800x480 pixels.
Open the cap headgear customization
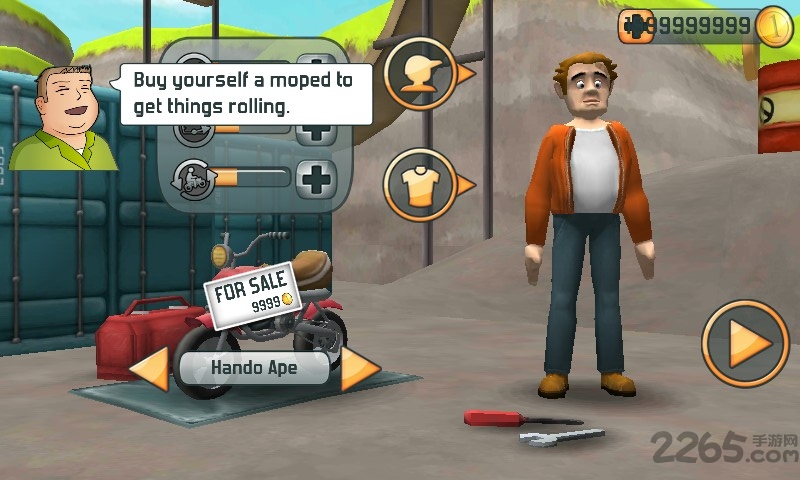pos(421,74)
